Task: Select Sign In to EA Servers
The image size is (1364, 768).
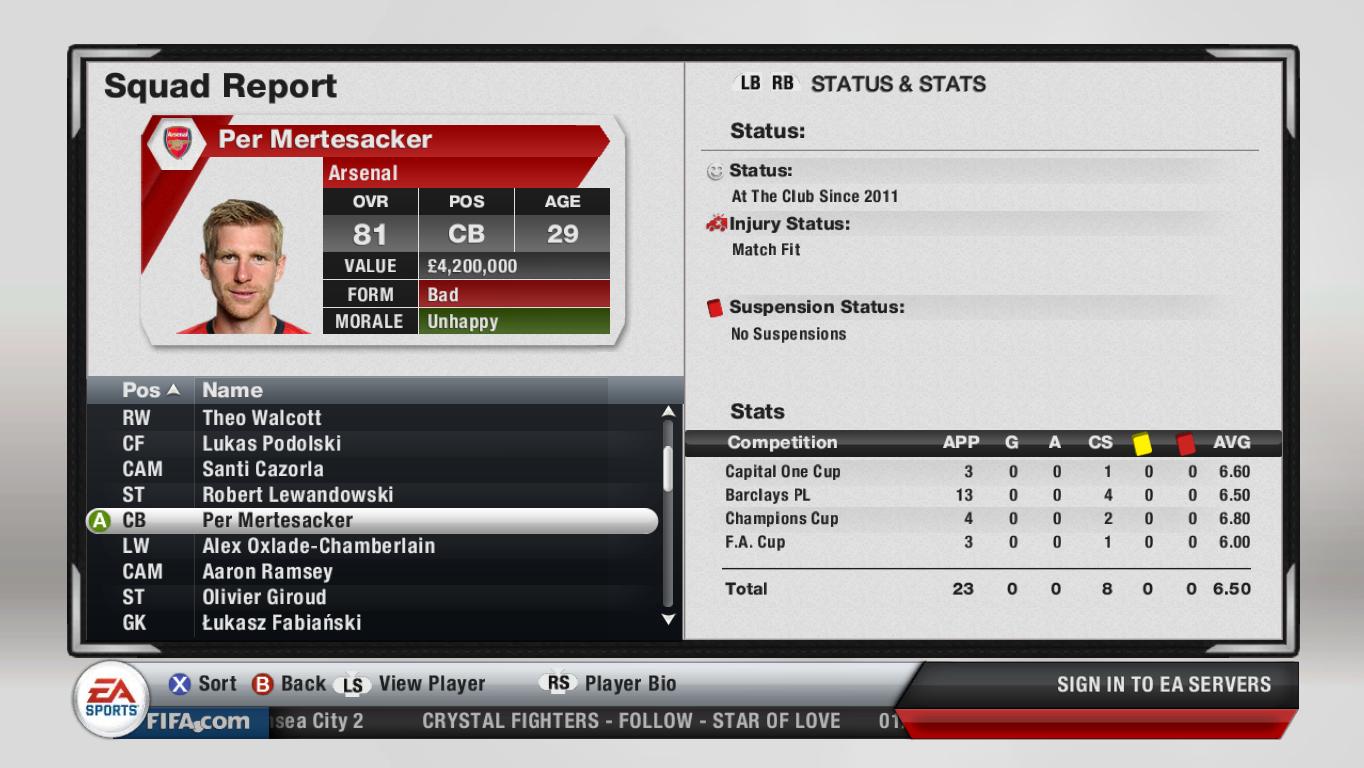Action: click(1163, 685)
